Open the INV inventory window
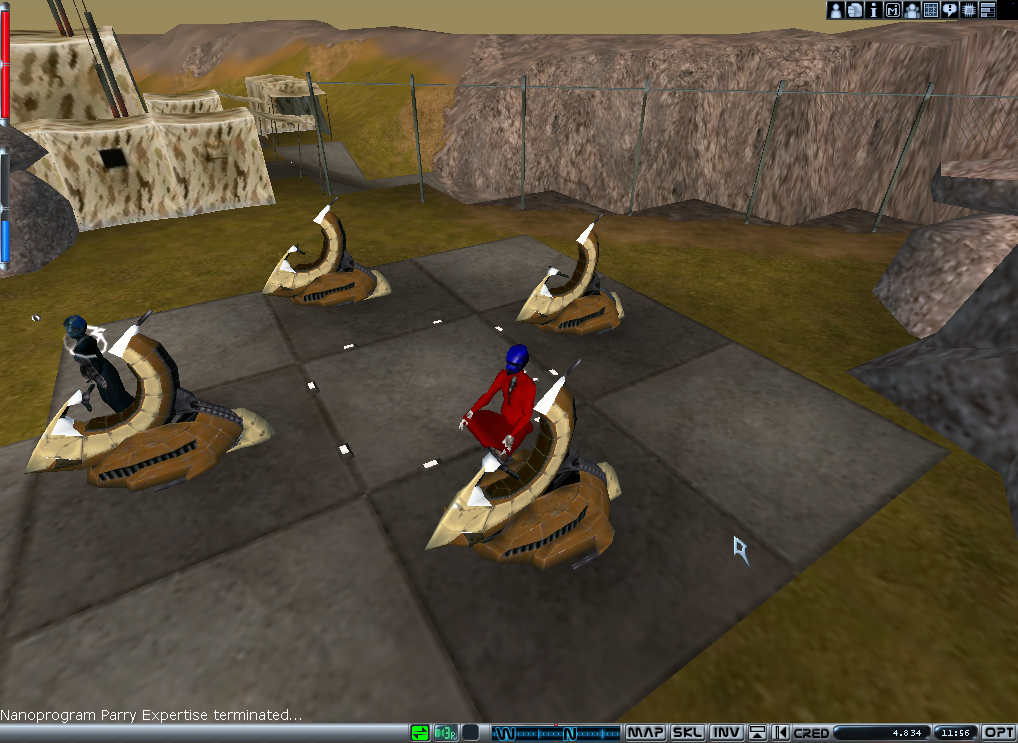Viewport: 1018px width, 743px height. 726,733
